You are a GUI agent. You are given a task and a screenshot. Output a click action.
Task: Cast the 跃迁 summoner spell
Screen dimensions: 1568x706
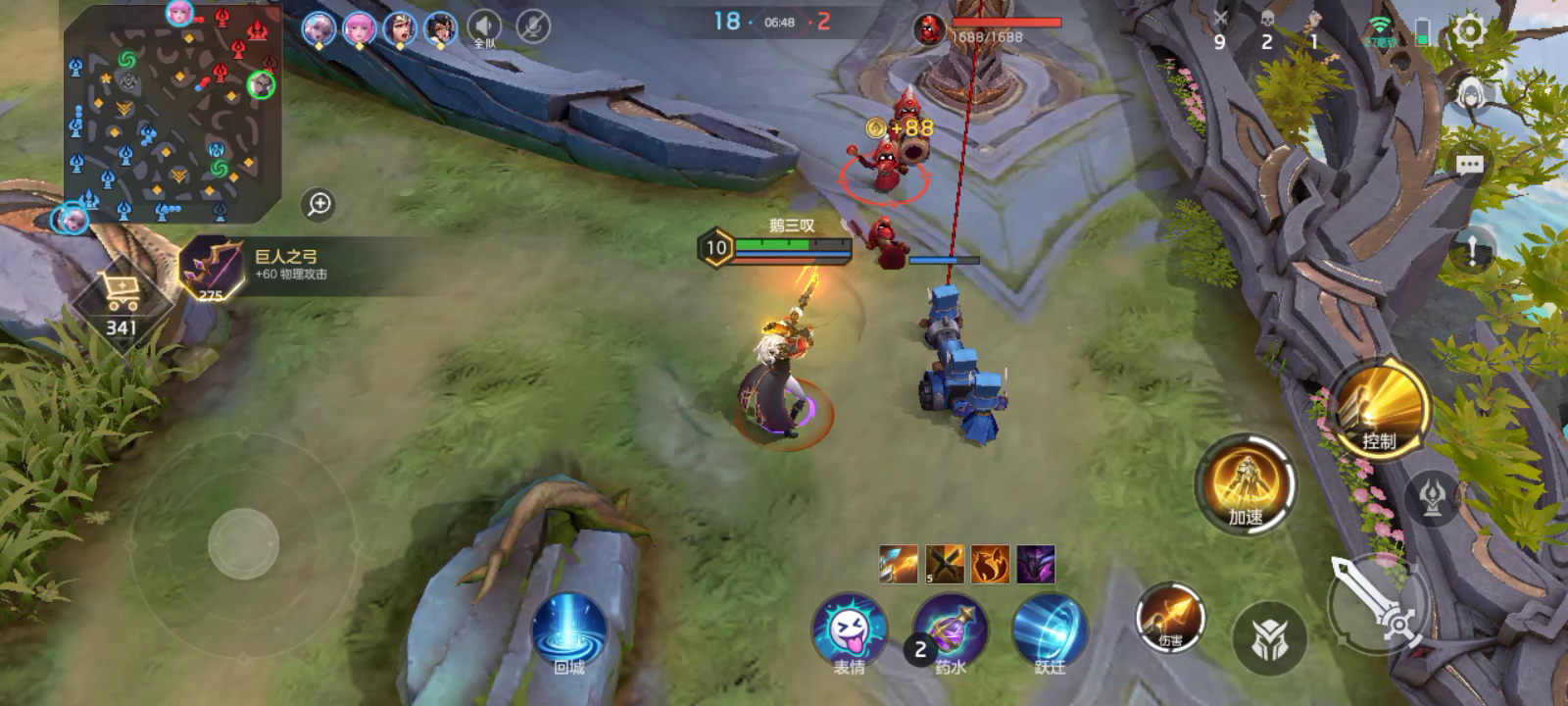(x=1050, y=632)
